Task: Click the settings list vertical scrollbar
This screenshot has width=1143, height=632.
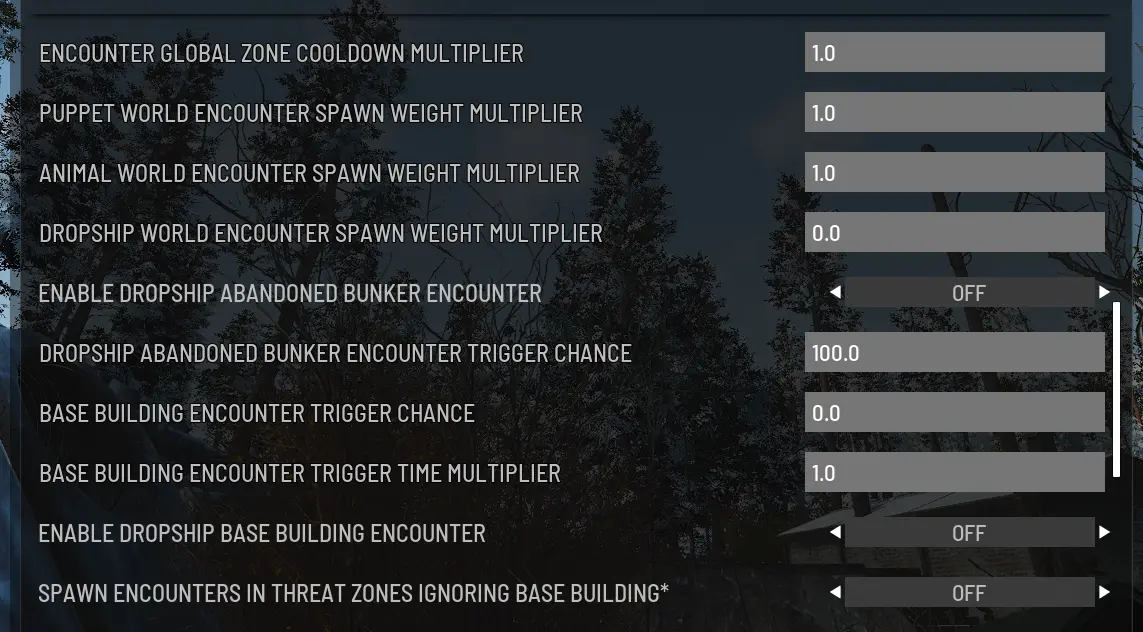Action: pos(1117,390)
